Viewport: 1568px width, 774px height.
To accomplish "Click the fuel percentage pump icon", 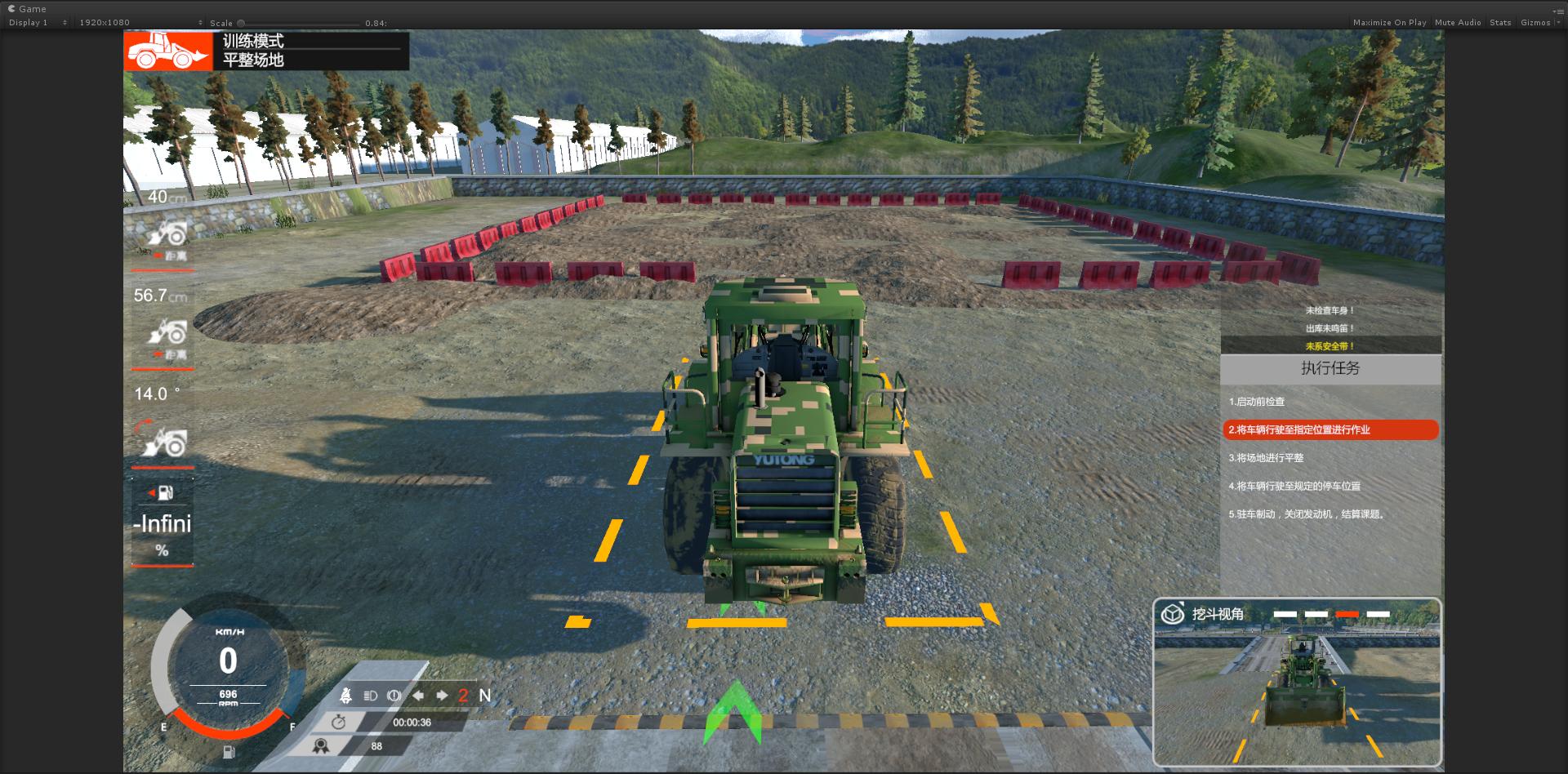I will point(165,492).
